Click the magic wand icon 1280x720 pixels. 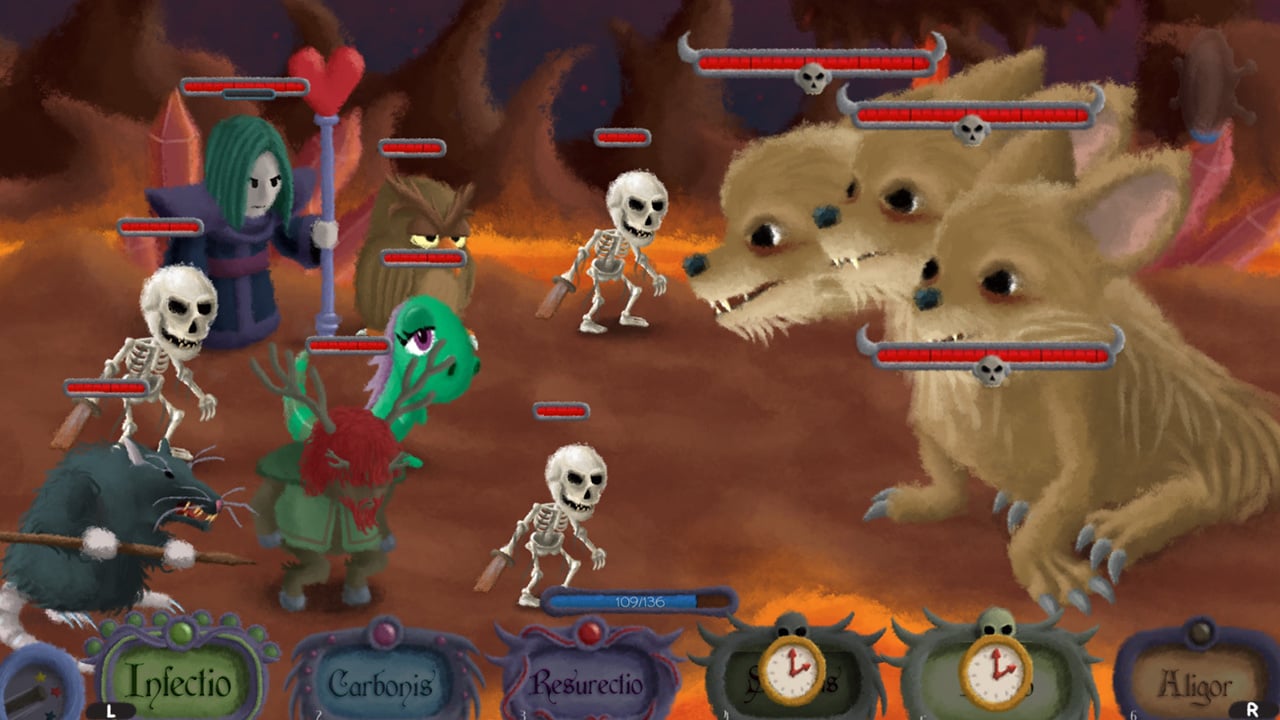35,690
